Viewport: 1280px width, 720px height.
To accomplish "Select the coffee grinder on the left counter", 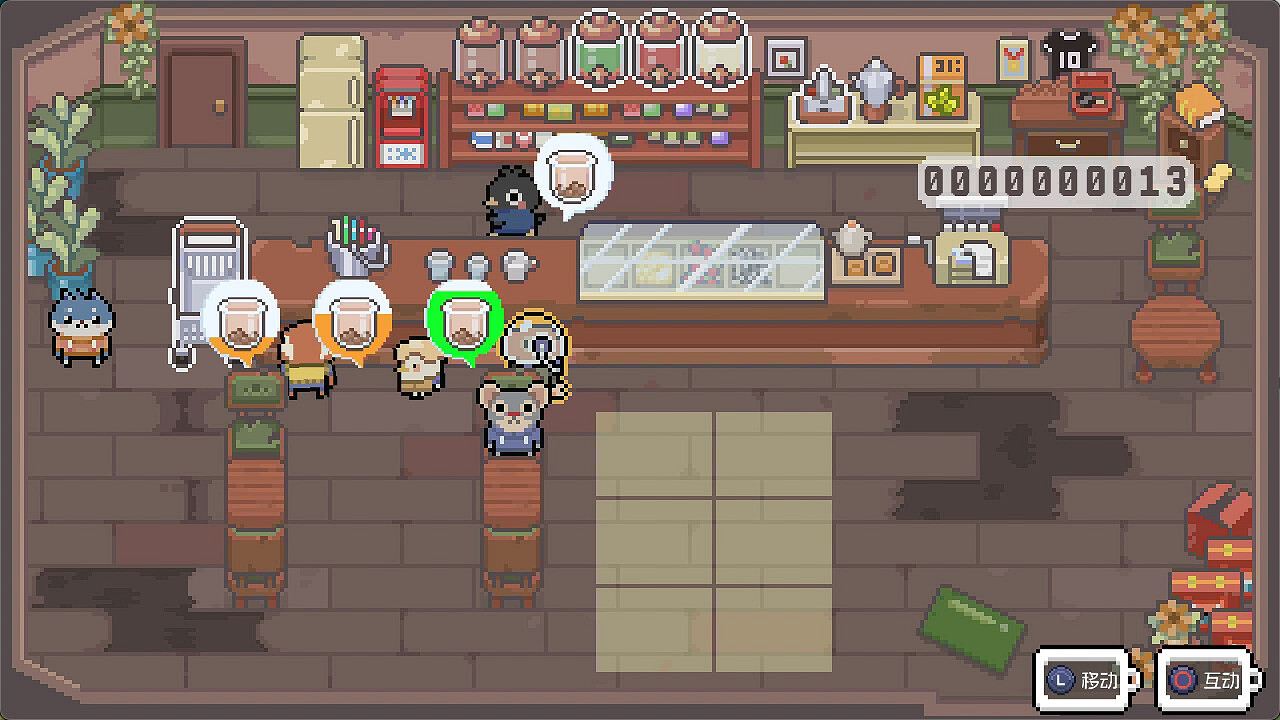I will click(207, 270).
